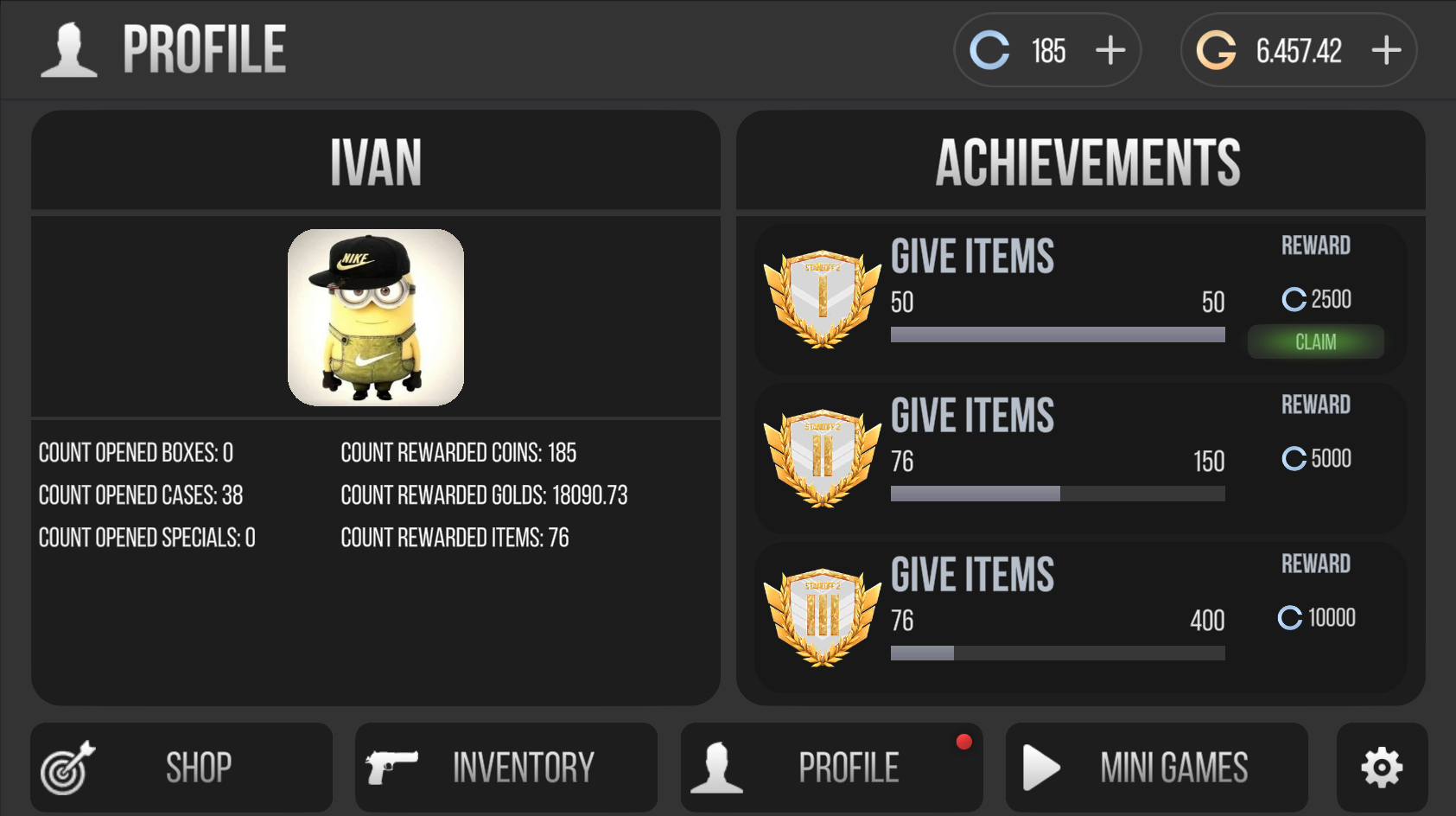Click the tier III achievement progress bar
1456x816 pixels.
tap(1057, 653)
